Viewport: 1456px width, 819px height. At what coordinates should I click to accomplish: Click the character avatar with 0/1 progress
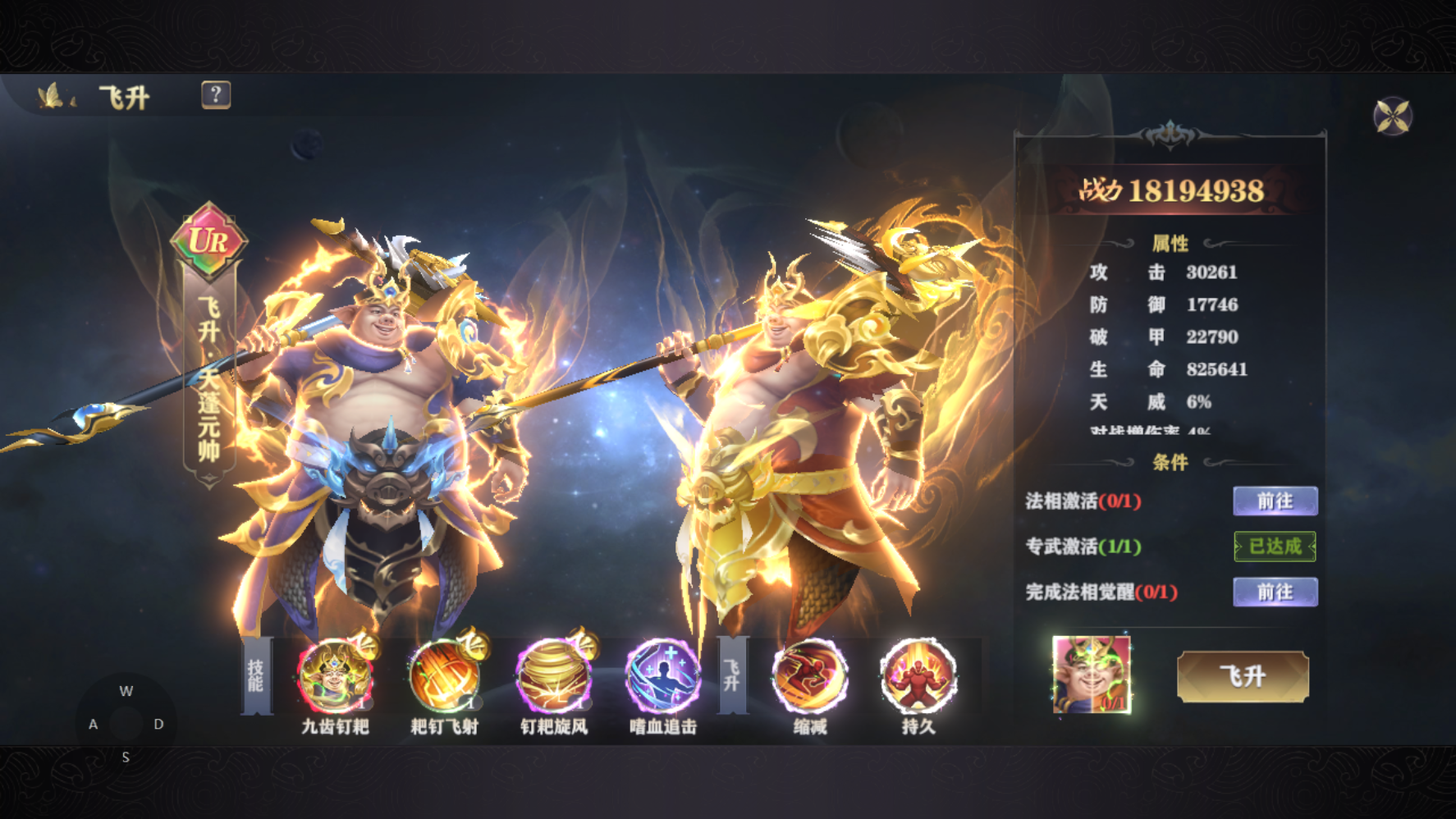click(x=1092, y=675)
